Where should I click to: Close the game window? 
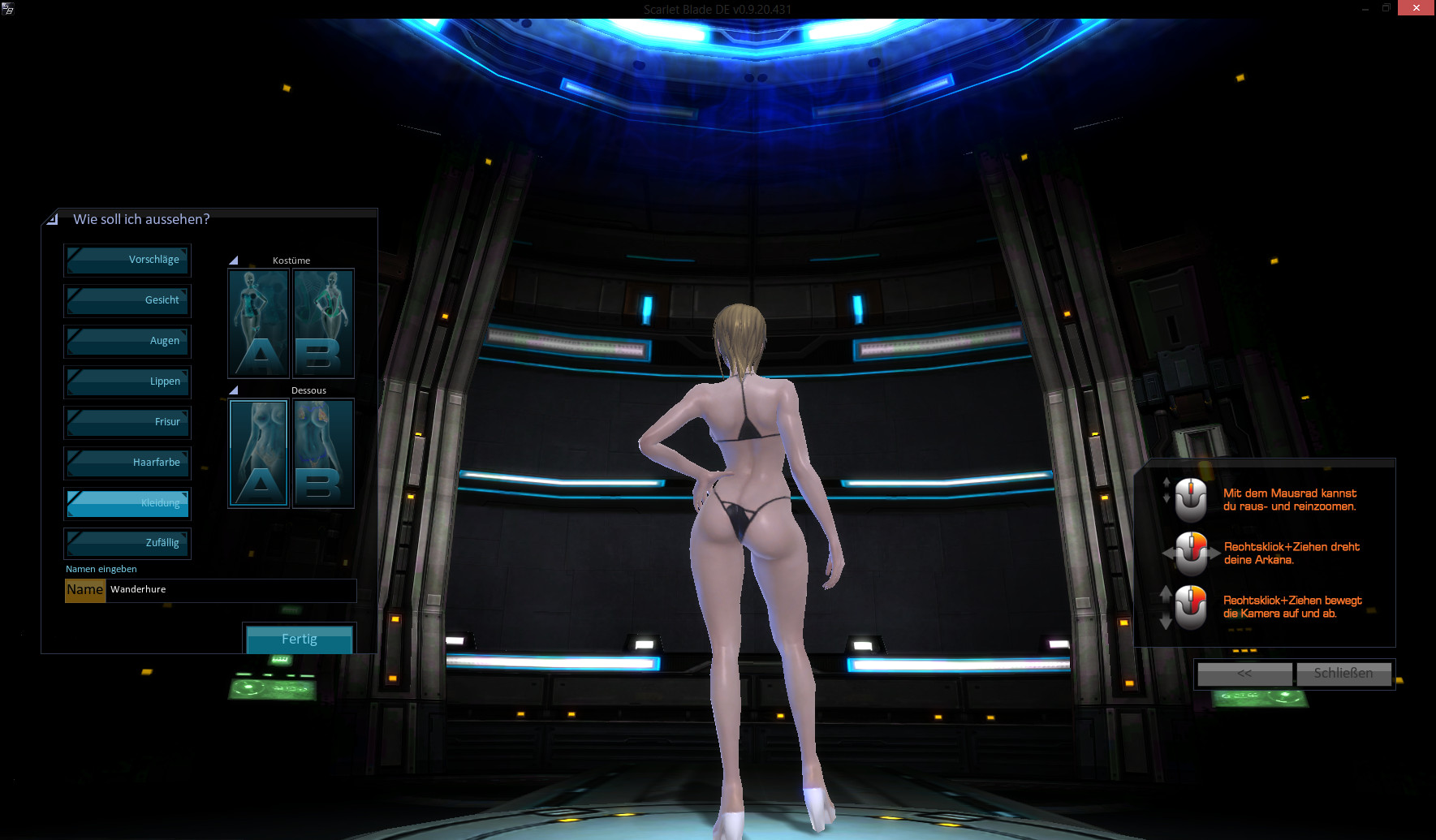click(1416, 8)
